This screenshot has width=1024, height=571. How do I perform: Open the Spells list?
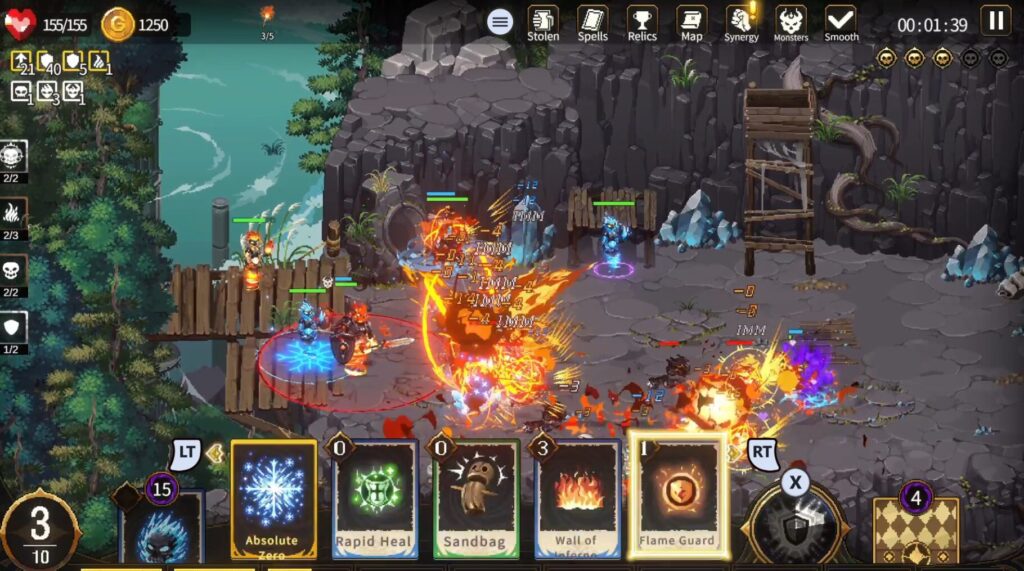point(593,23)
